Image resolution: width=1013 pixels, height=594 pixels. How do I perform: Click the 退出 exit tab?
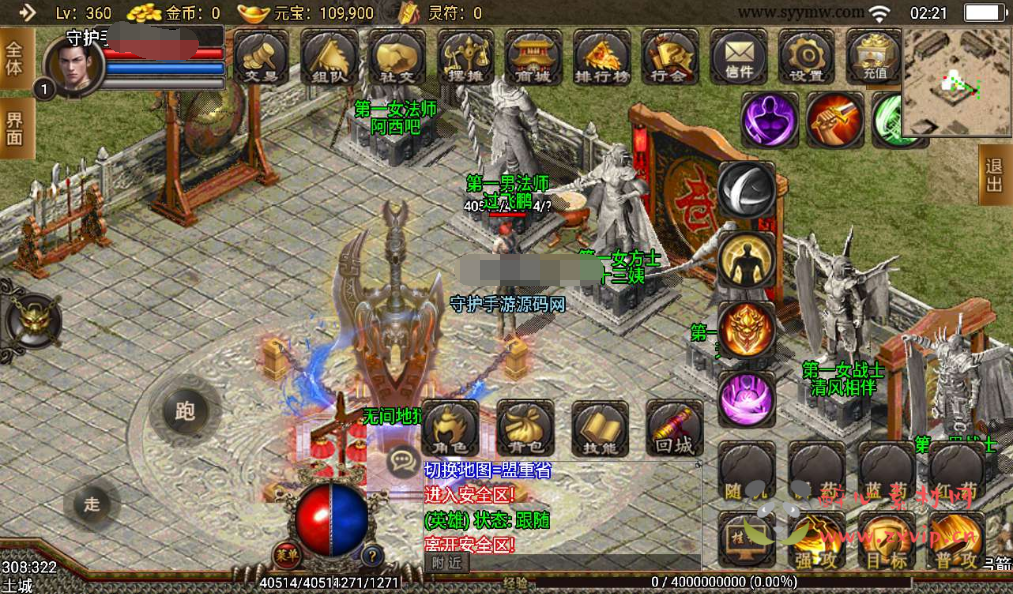click(993, 174)
